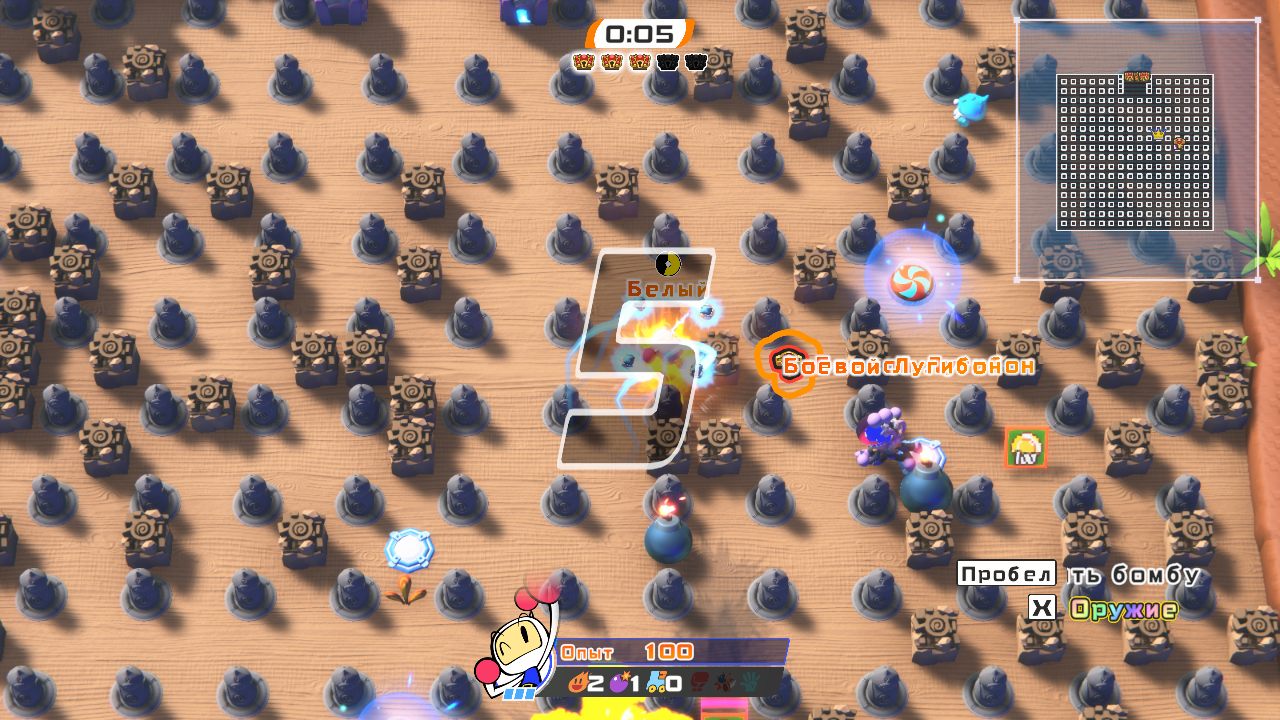Click the fire-up power icon showing 2

582,684
